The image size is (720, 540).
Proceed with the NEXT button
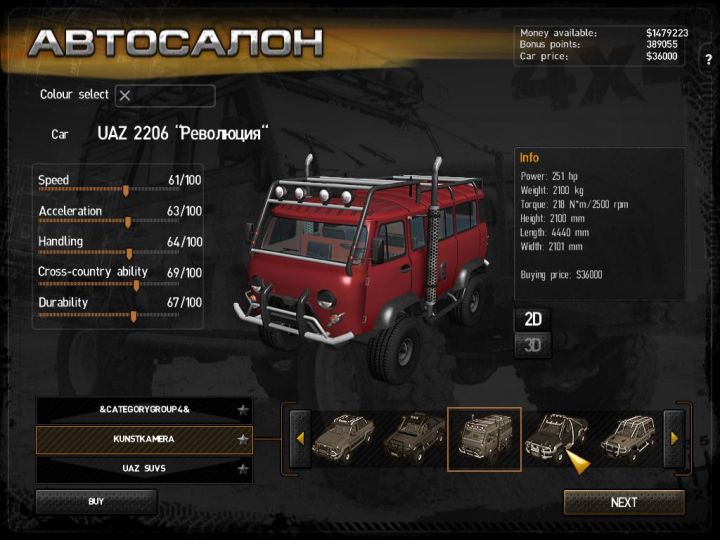(624, 502)
